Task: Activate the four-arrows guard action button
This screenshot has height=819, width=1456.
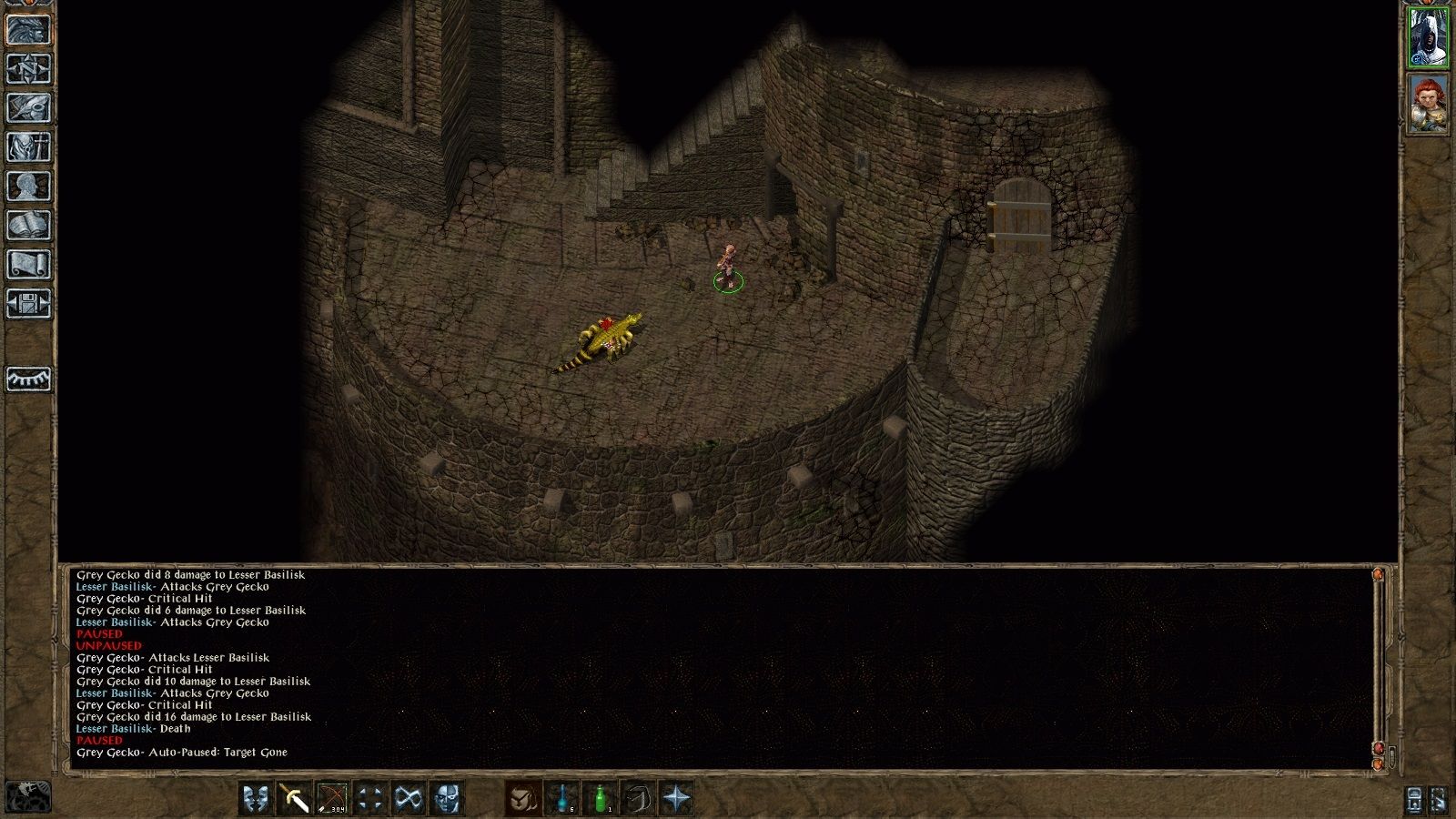Action: 370,799
